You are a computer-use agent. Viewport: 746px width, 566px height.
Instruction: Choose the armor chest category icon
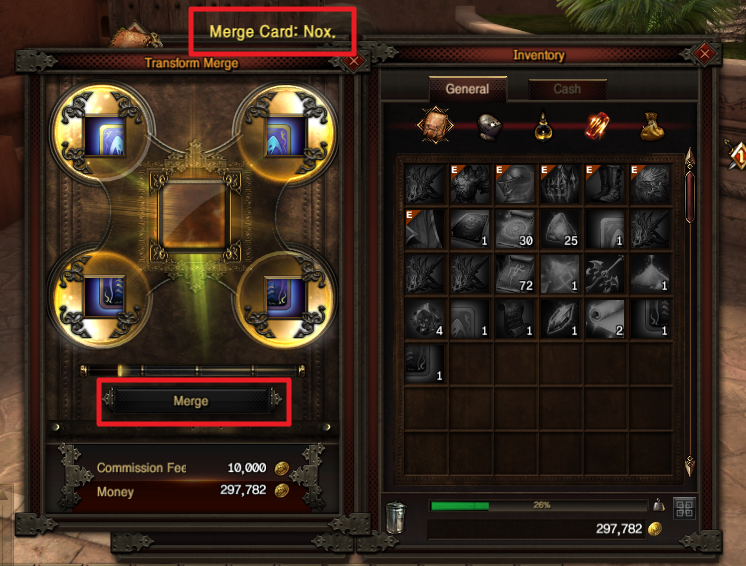tap(434, 125)
